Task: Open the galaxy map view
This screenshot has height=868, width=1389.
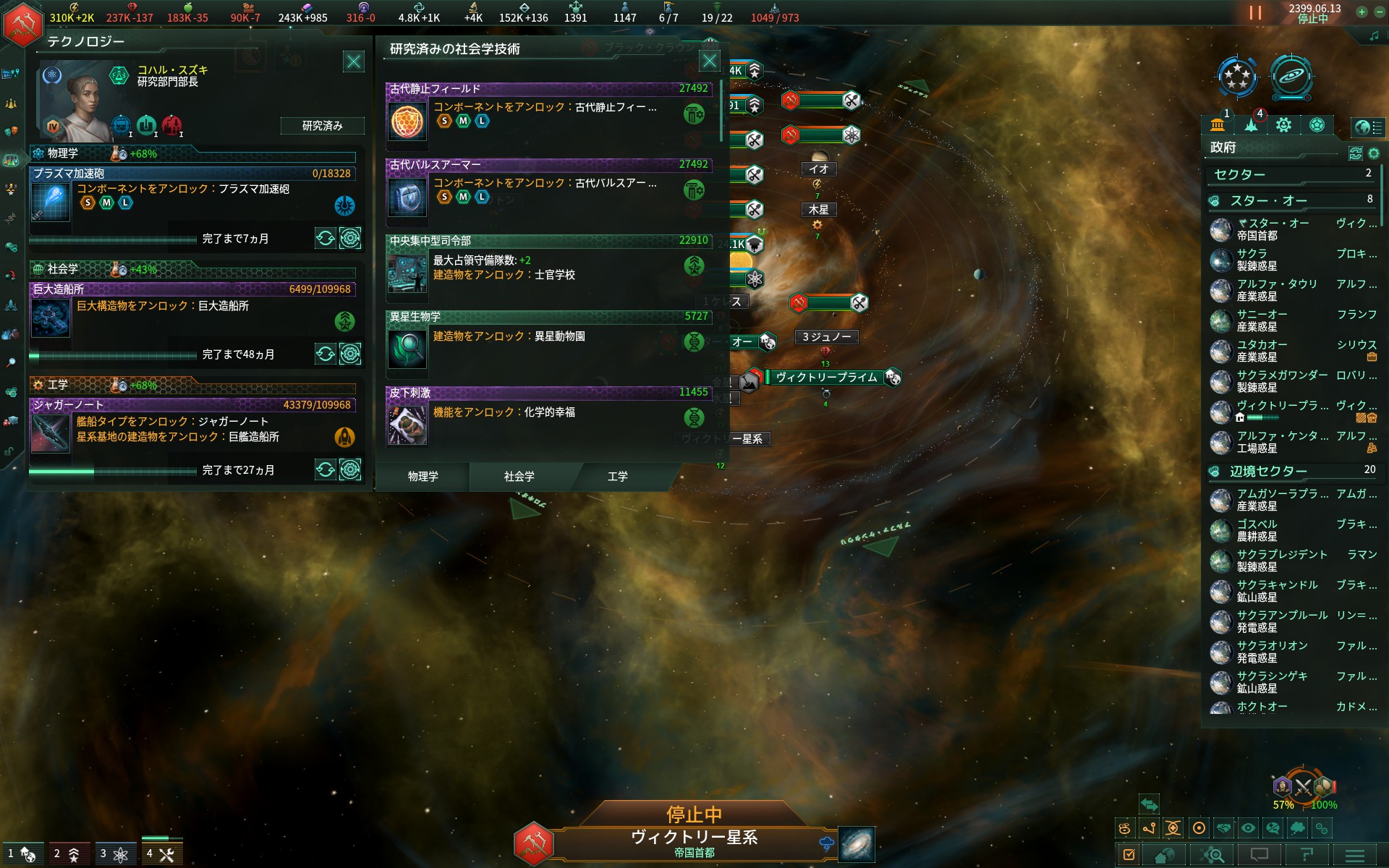Action: 857,844
